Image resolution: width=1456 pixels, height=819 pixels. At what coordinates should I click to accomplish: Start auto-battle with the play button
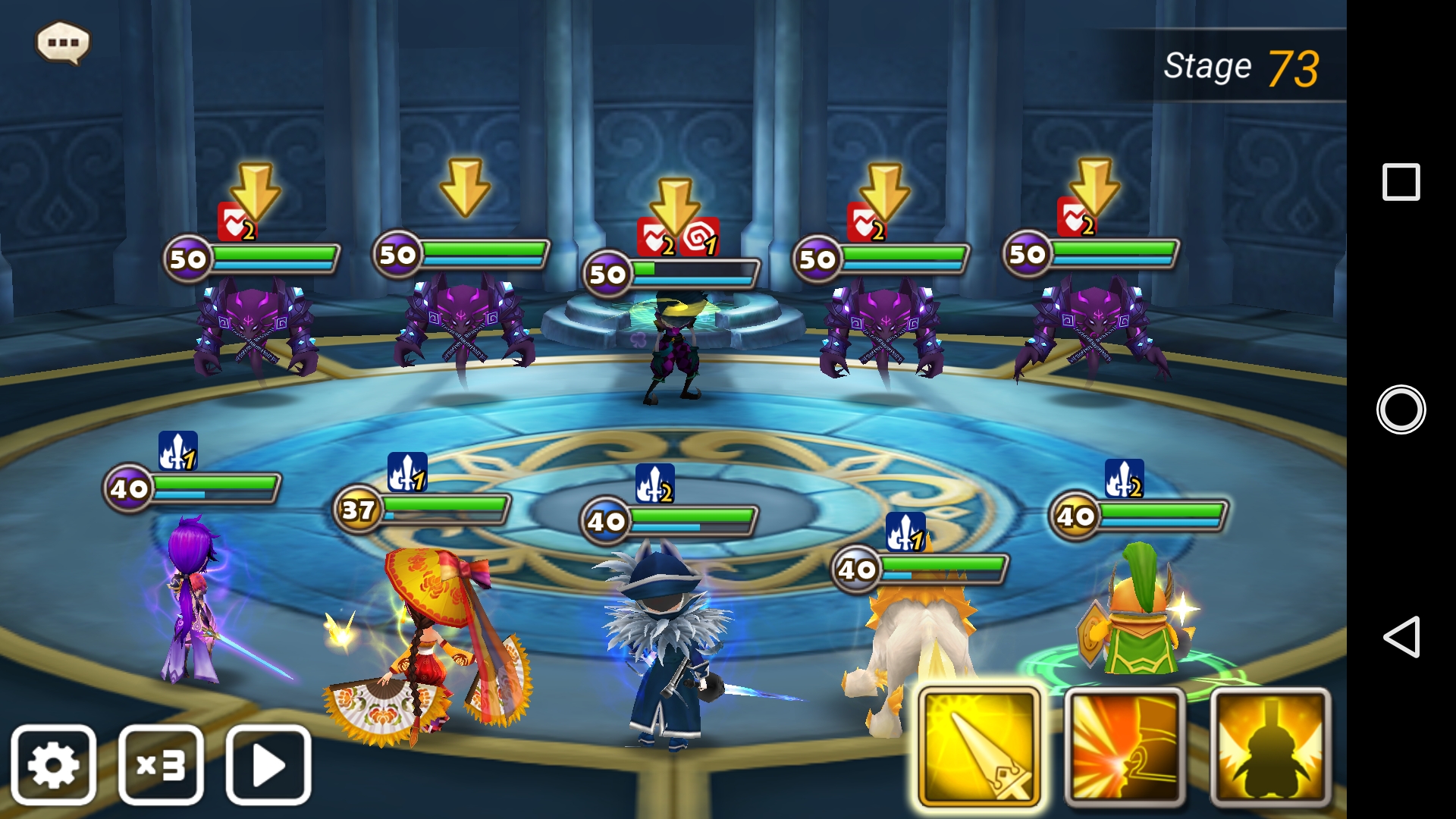point(268,764)
